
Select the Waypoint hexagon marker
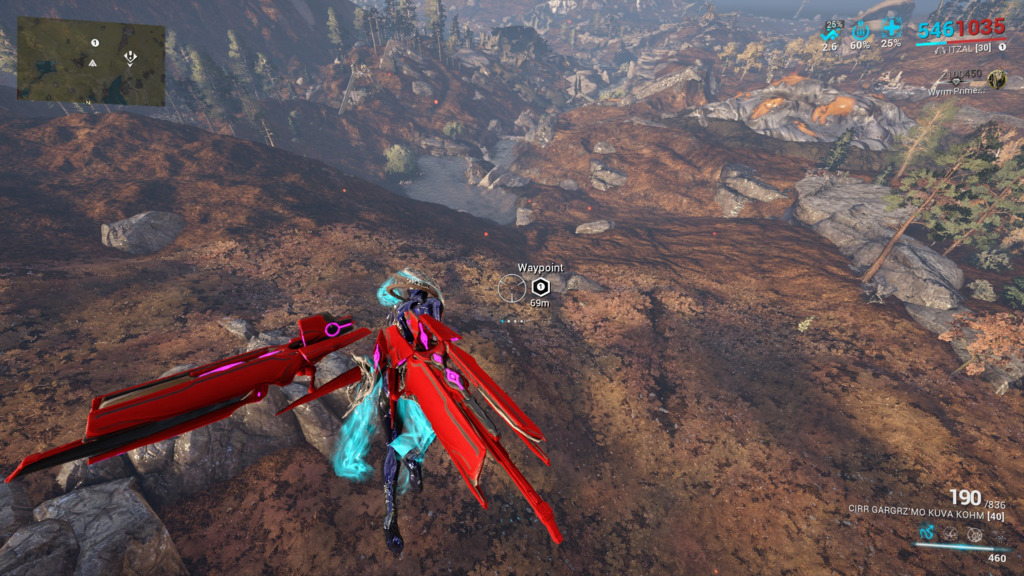pyautogui.click(x=541, y=287)
